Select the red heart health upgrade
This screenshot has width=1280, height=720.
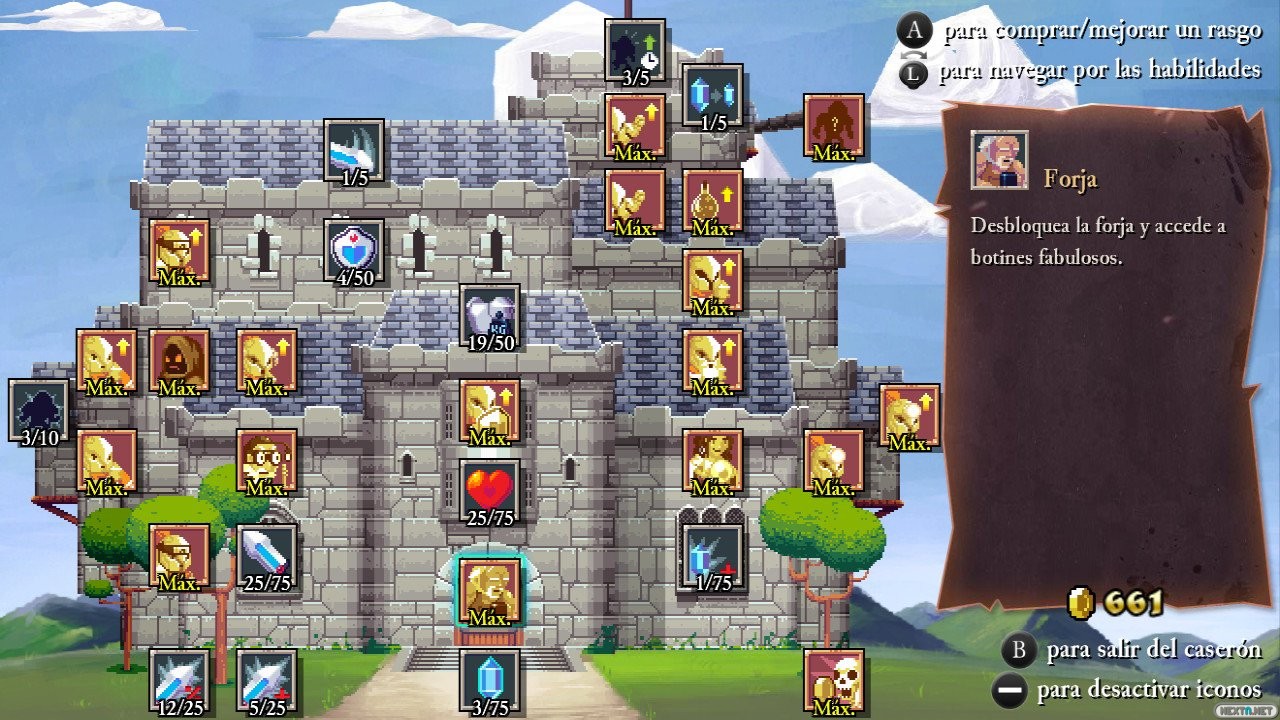click(x=489, y=490)
